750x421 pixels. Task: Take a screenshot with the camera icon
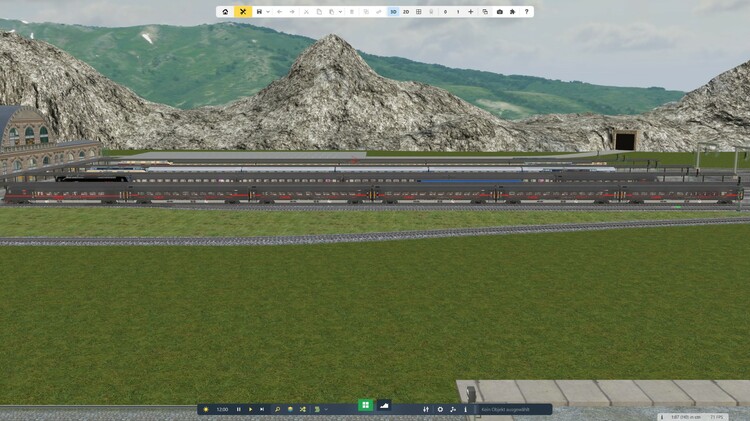point(500,12)
